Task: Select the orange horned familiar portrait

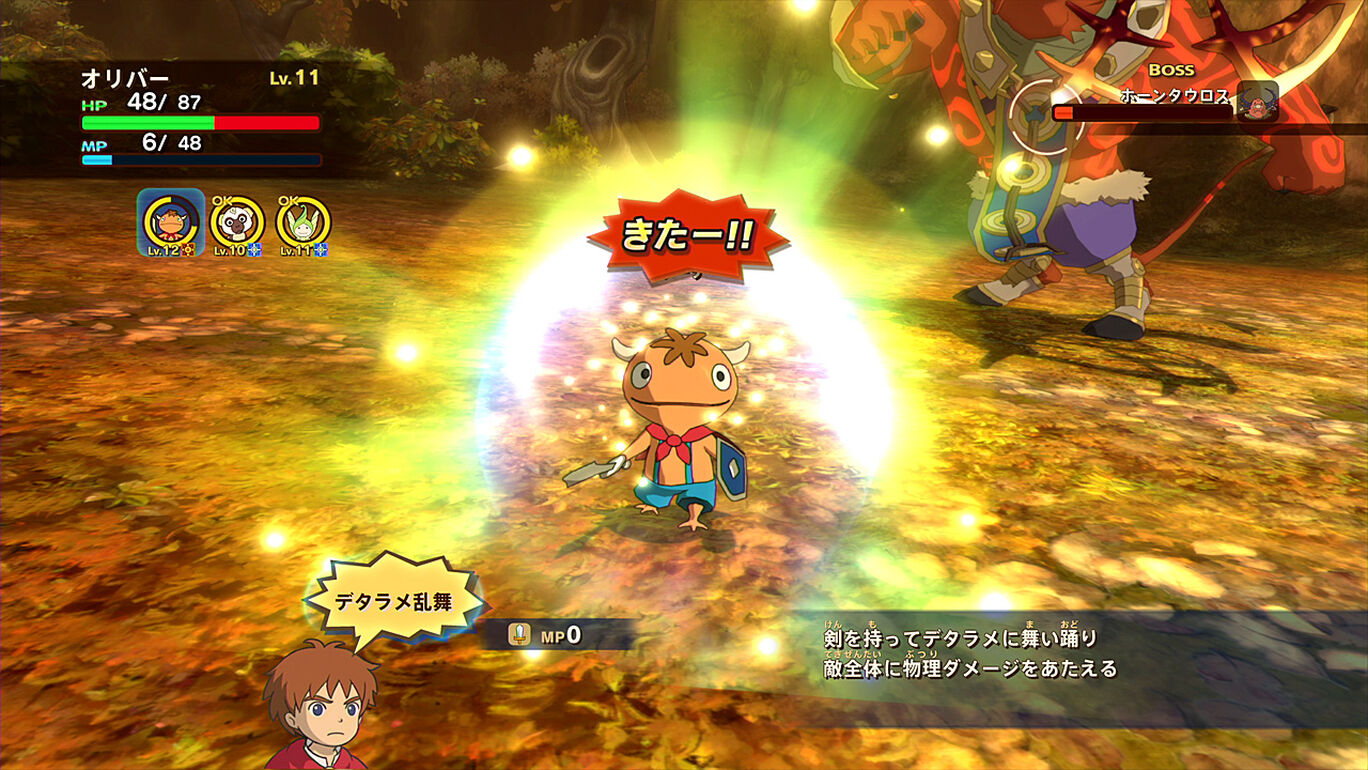Action: click(171, 222)
